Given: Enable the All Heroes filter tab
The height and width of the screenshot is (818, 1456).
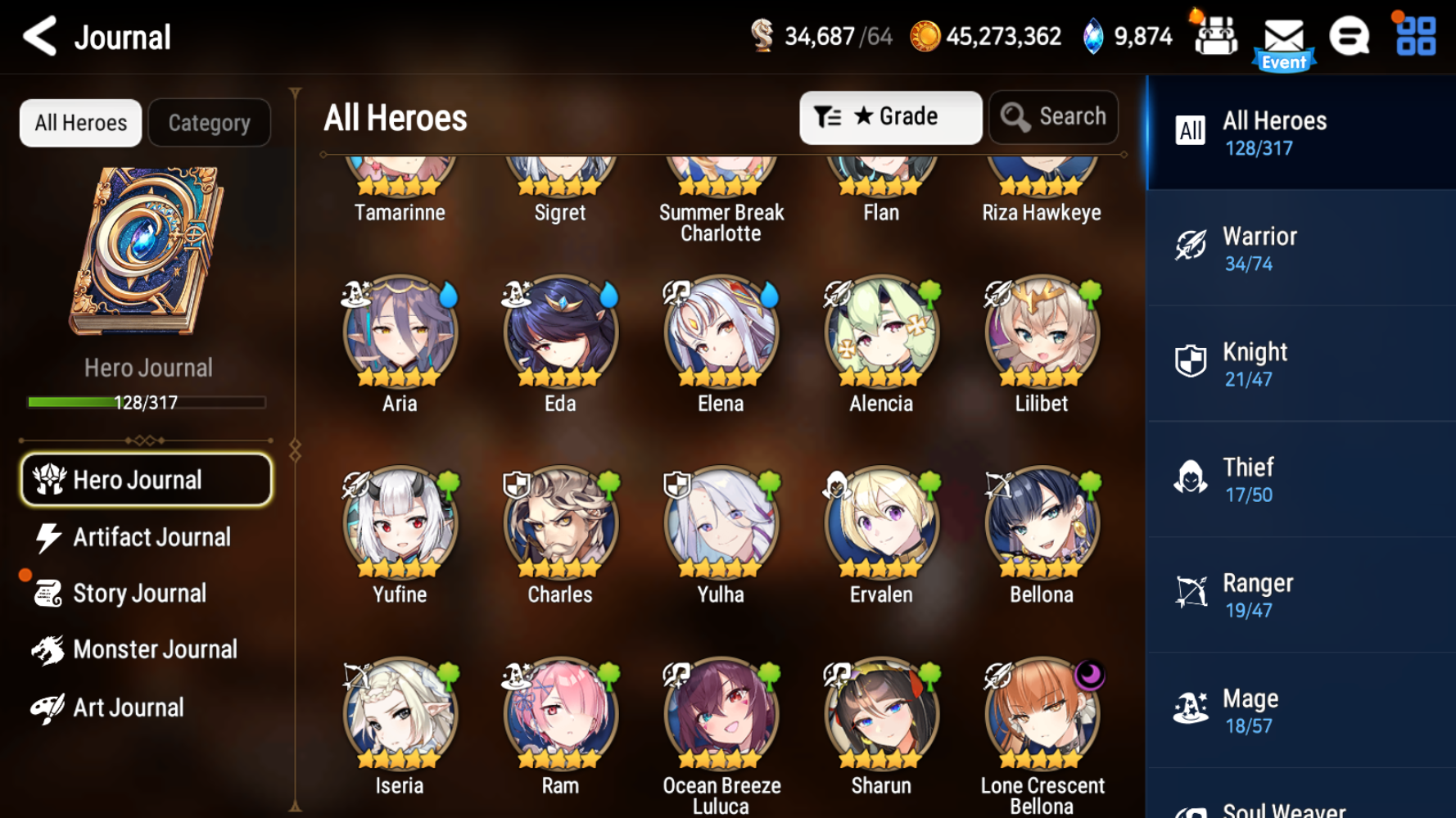Looking at the screenshot, I should 79,122.
